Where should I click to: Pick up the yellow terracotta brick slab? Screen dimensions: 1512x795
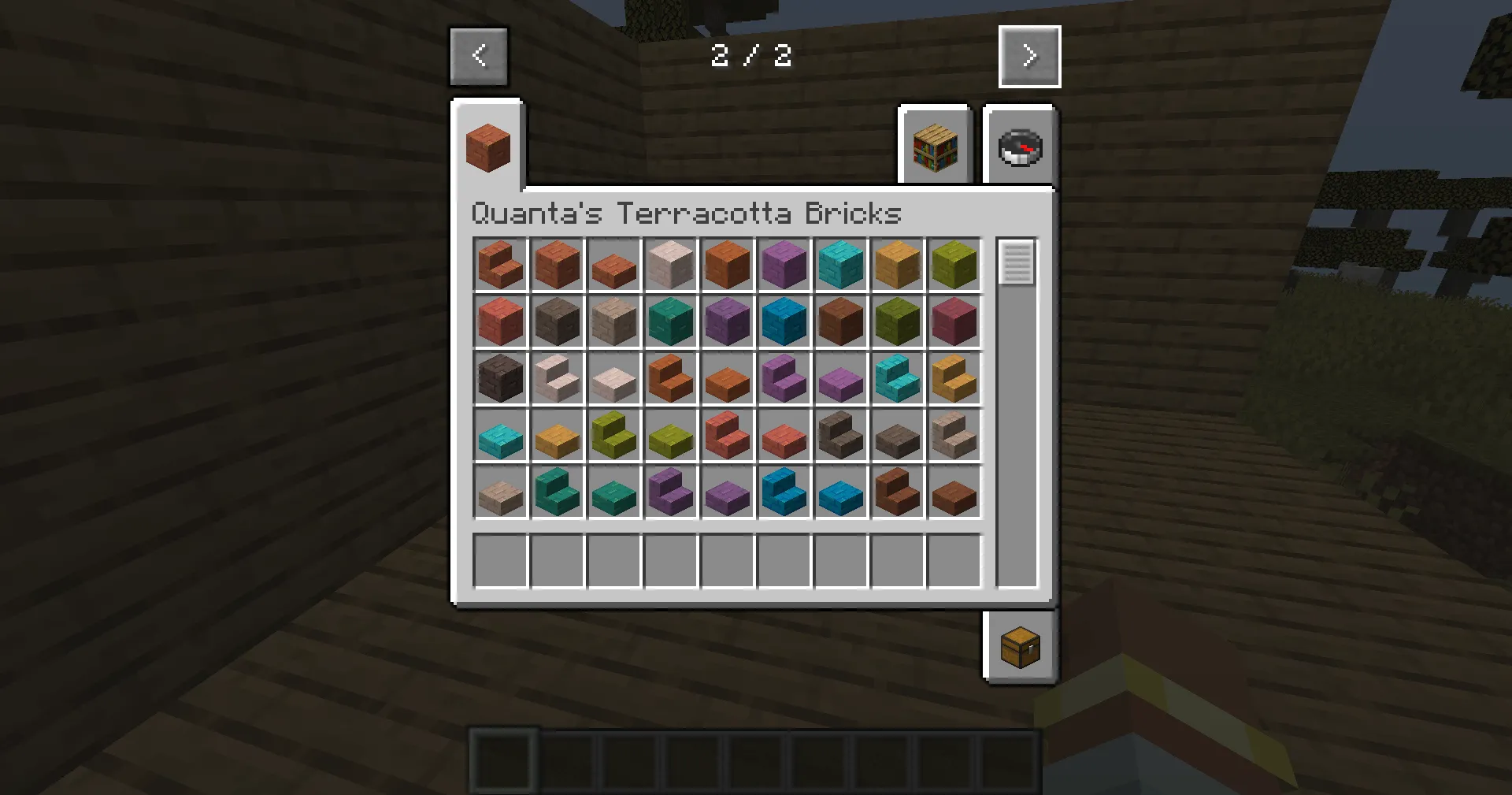click(x=557, y=436)
